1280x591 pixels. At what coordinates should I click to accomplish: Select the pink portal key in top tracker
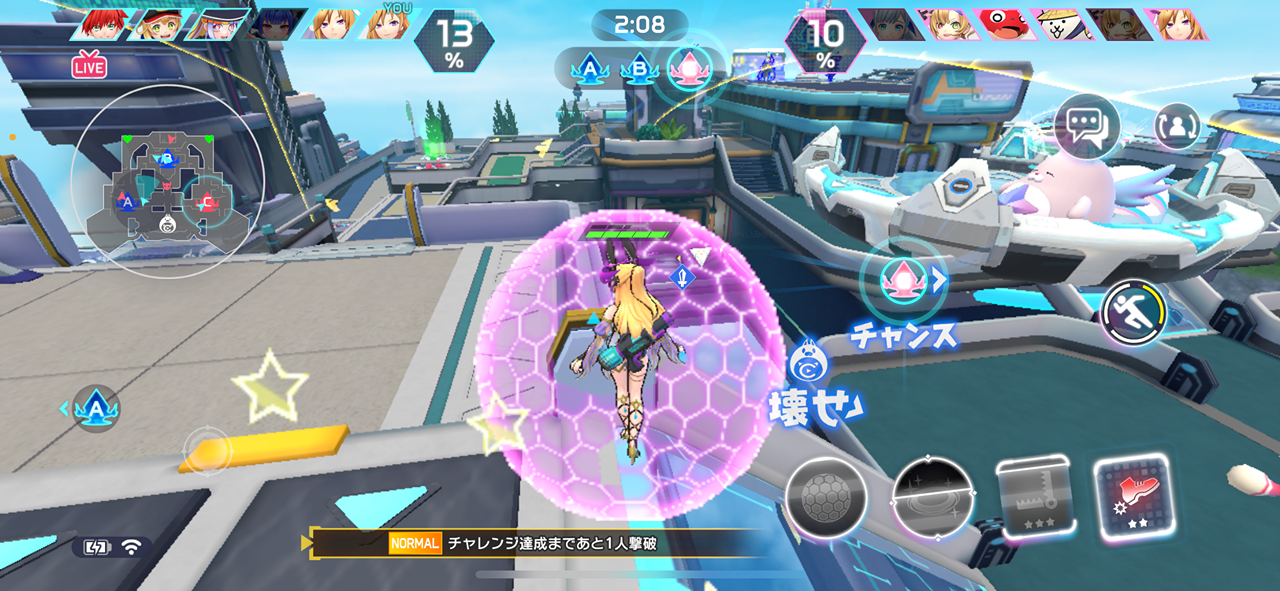tap(687, 68)
